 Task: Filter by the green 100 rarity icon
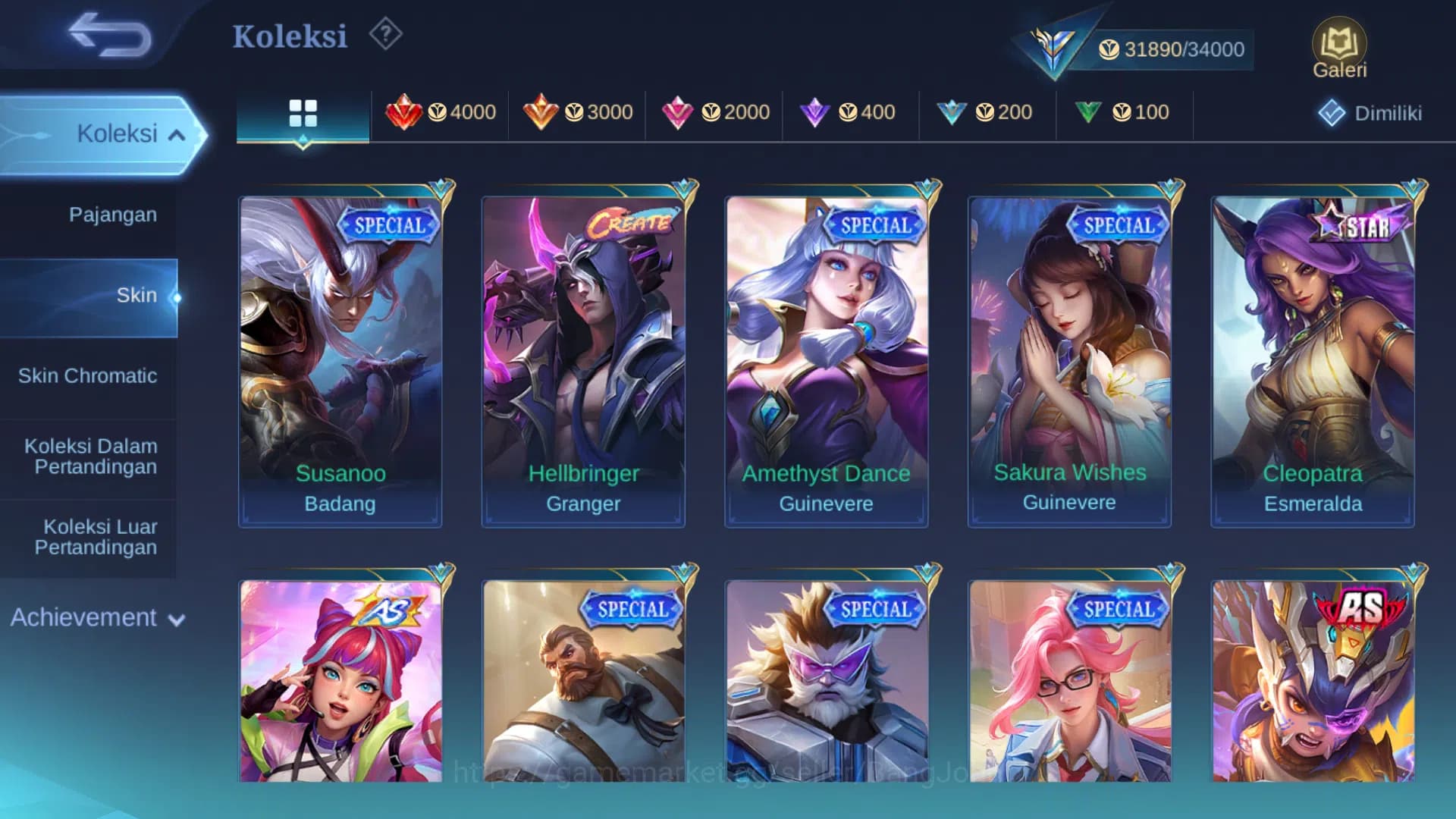coord(1122,112)
